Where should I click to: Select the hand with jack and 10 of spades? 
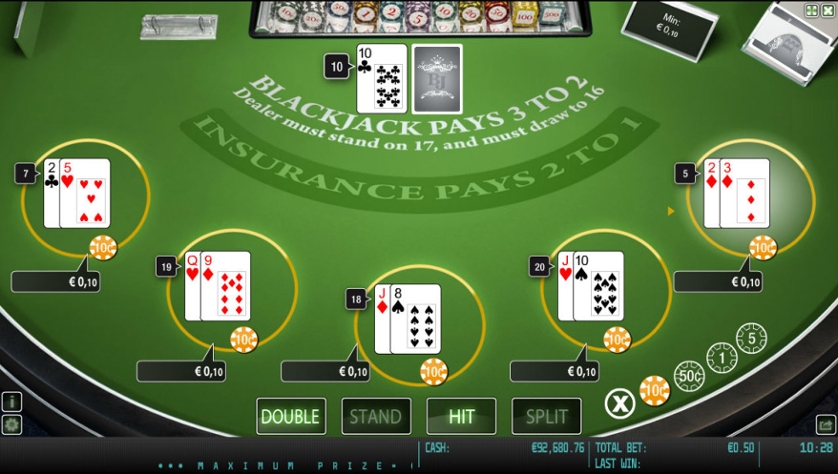point(591,286)
